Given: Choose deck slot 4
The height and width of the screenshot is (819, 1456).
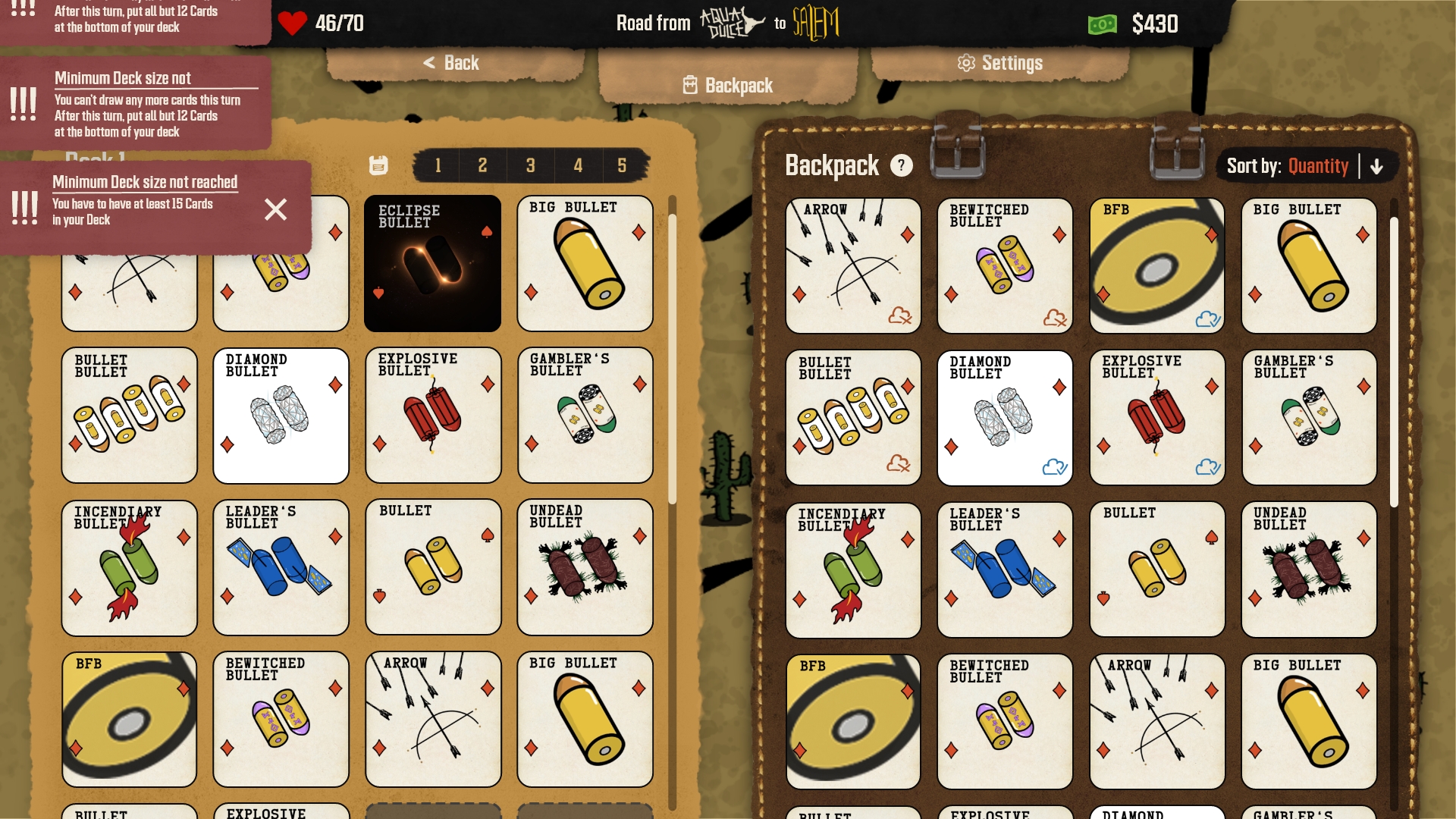Looking at the screenshot, I should click(578, 165).
